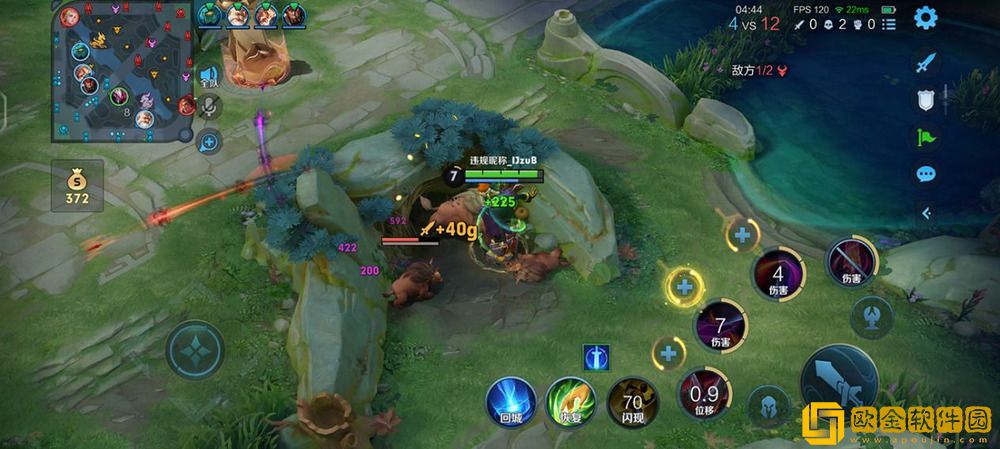Screen dimensions: 1000x449
Task: Cast the 伤害 skill with 4 cooldown
Action: click(x=778, y=274)
